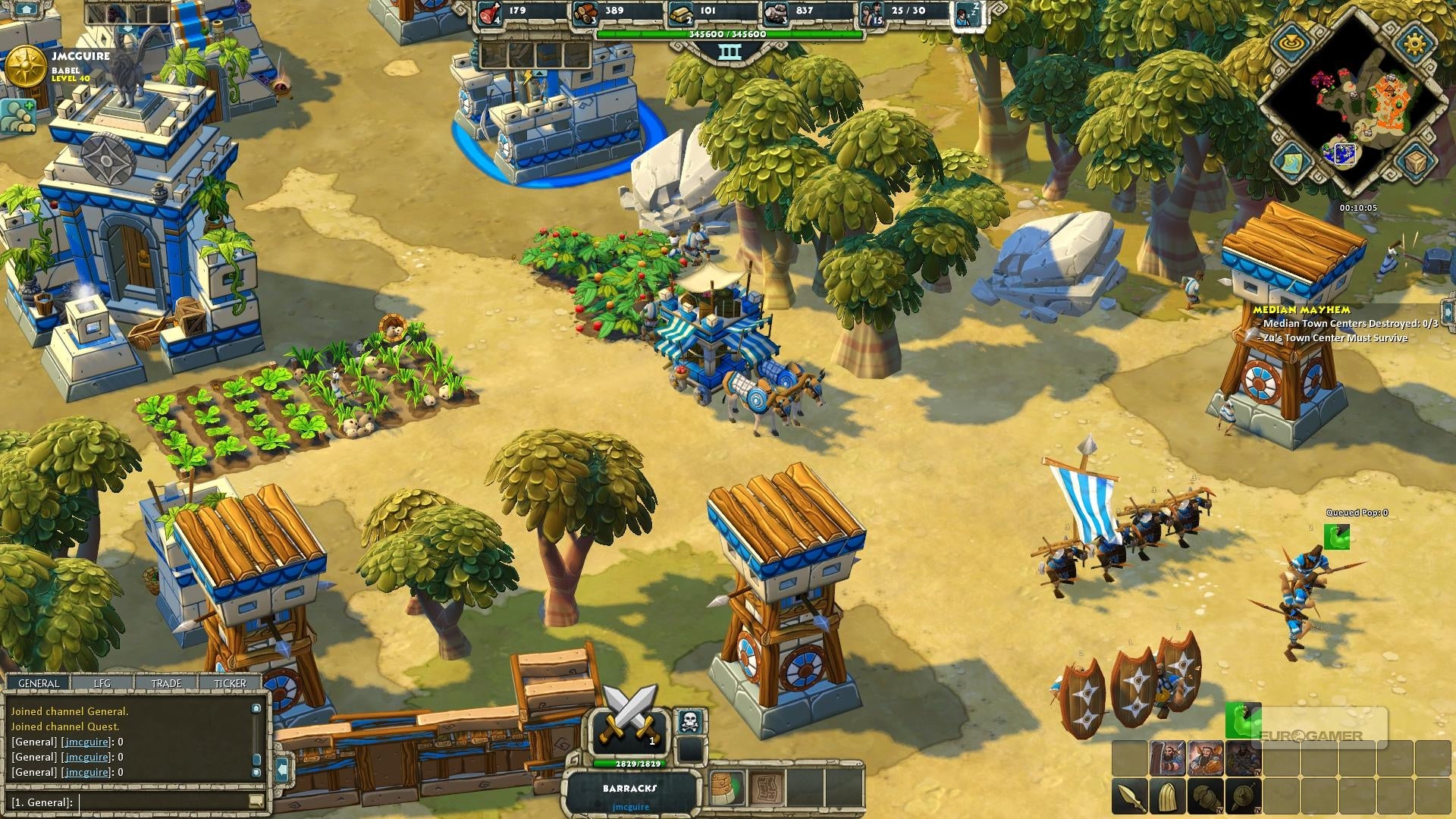Collapse the chat panel with arrow button
The width and height of the screenshot is (1456, 819).
(282, 770)
